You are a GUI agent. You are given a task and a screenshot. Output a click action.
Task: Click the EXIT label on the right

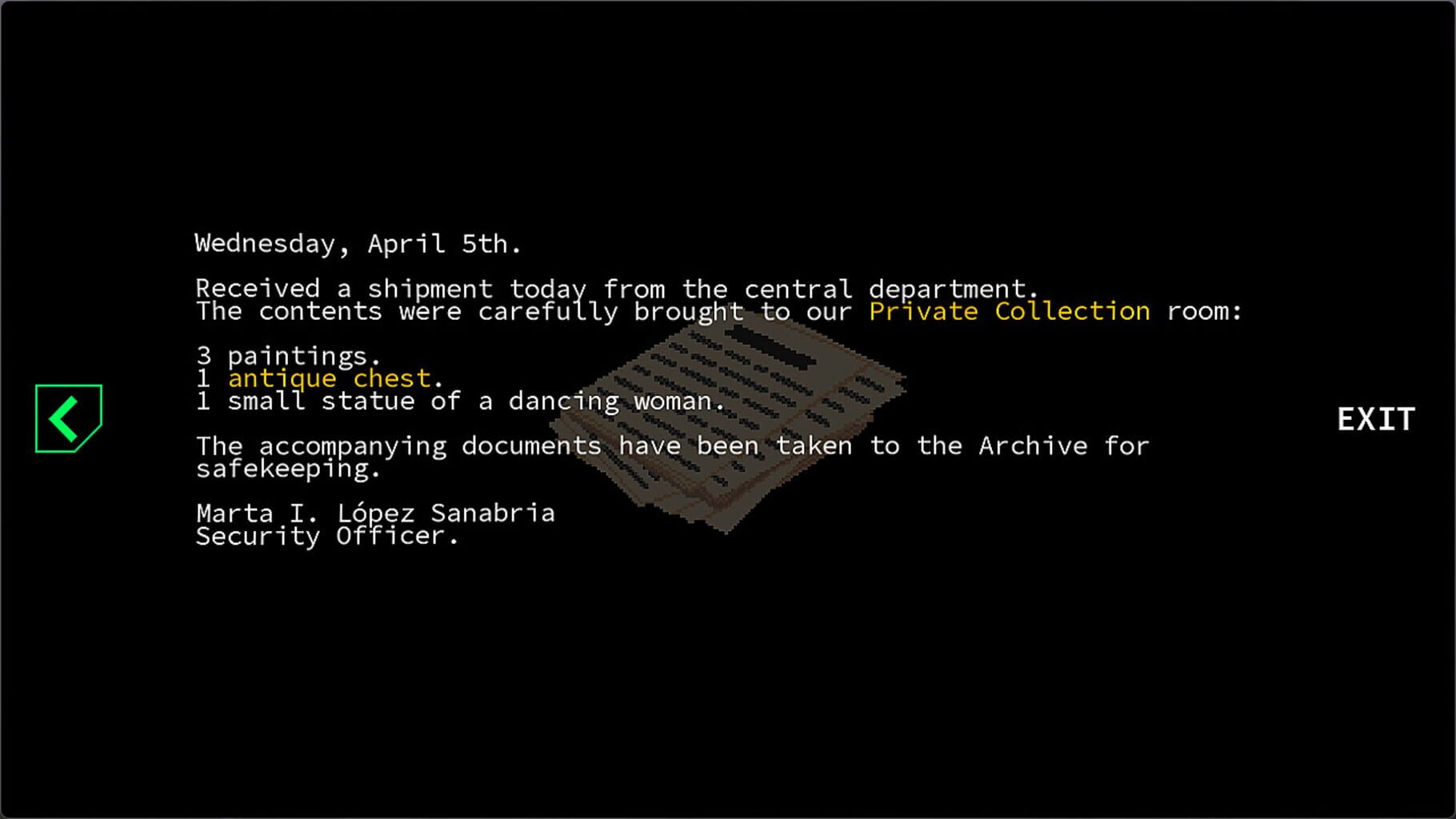pyautogui.click(x=1374, y=418)
